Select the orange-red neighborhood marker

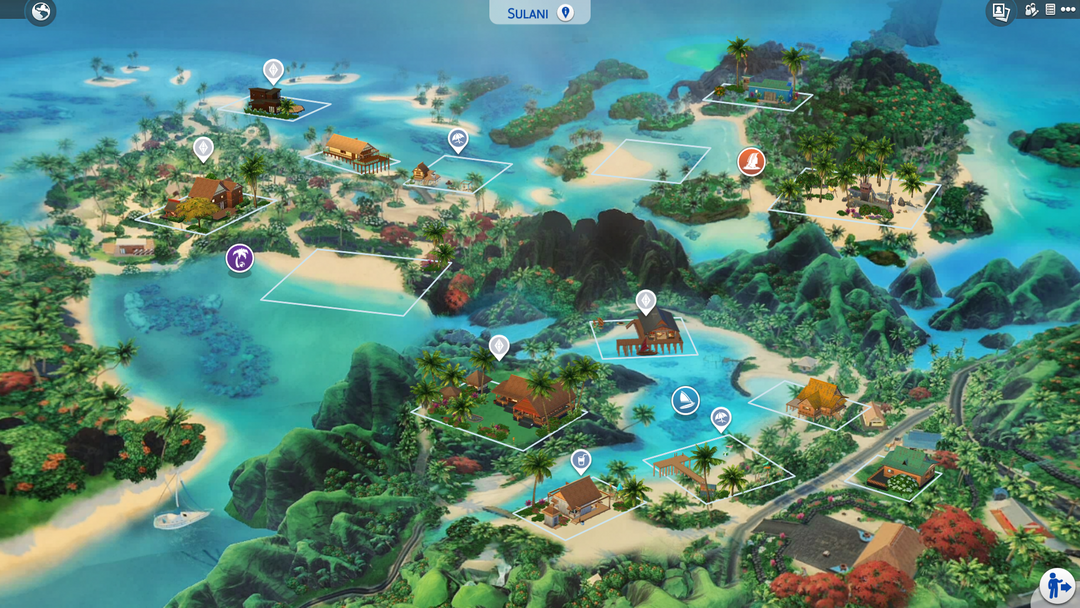(751, 161)
